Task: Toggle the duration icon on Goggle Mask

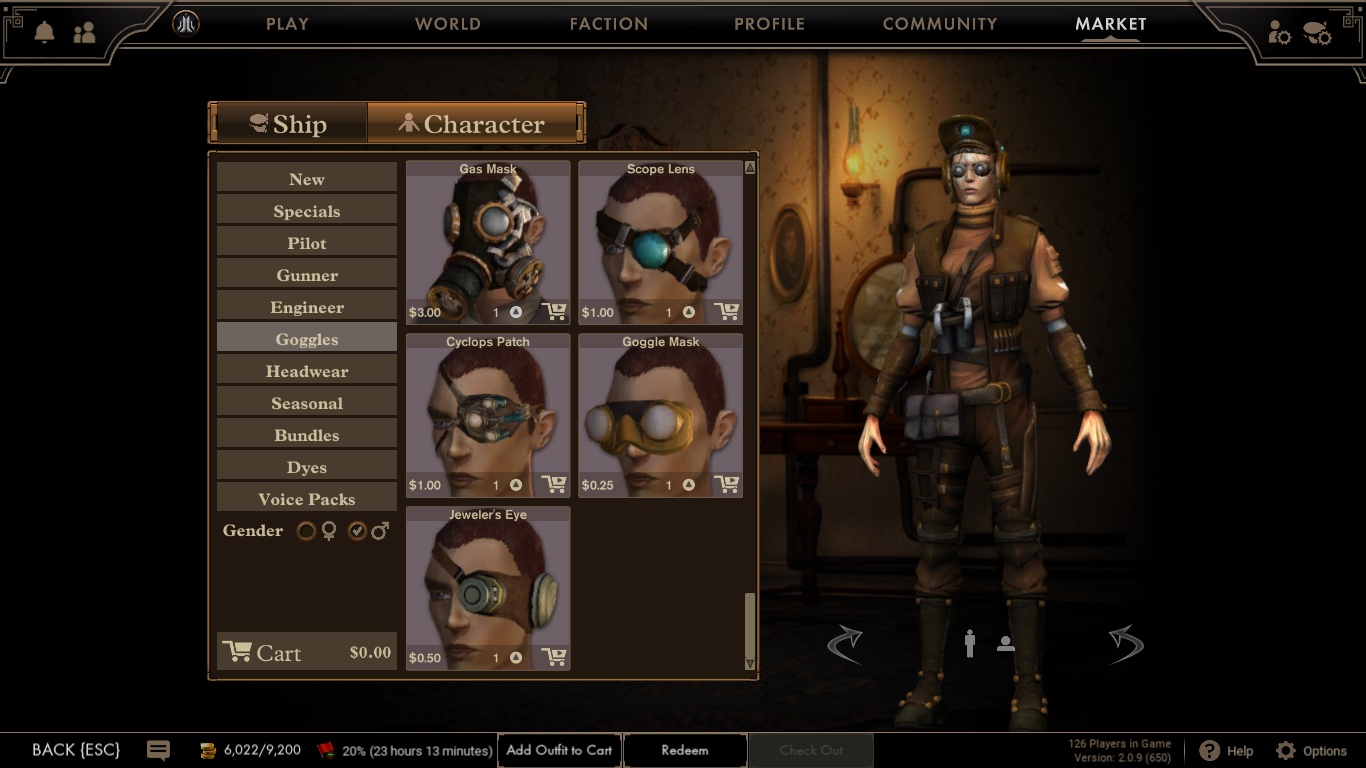Action: (x=687, y=485)
